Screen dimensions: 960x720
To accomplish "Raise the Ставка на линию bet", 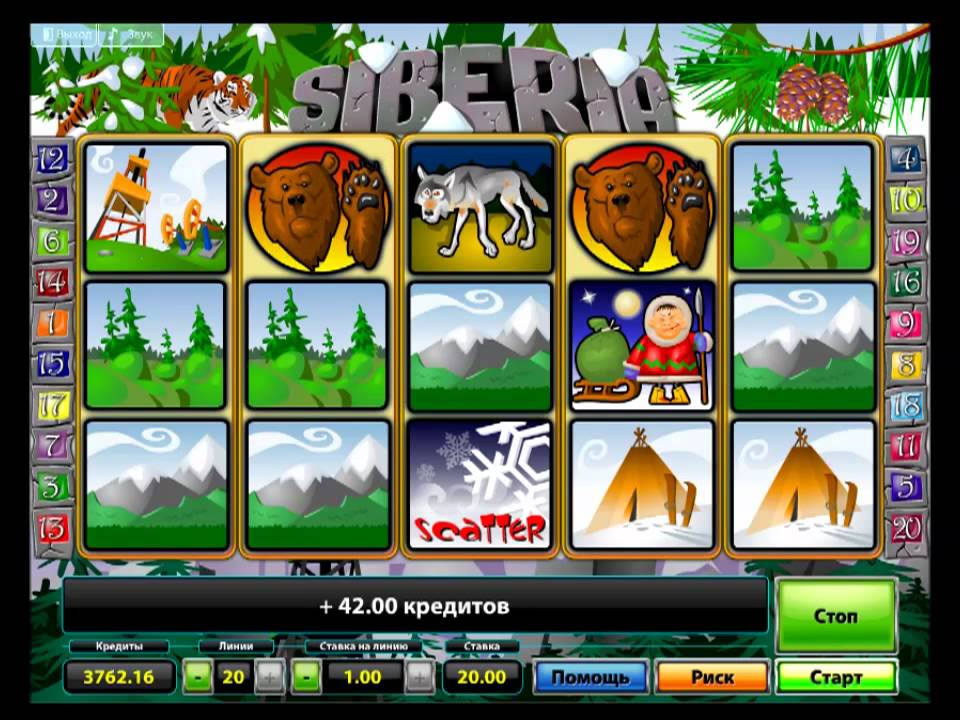I will click(420, 677).
